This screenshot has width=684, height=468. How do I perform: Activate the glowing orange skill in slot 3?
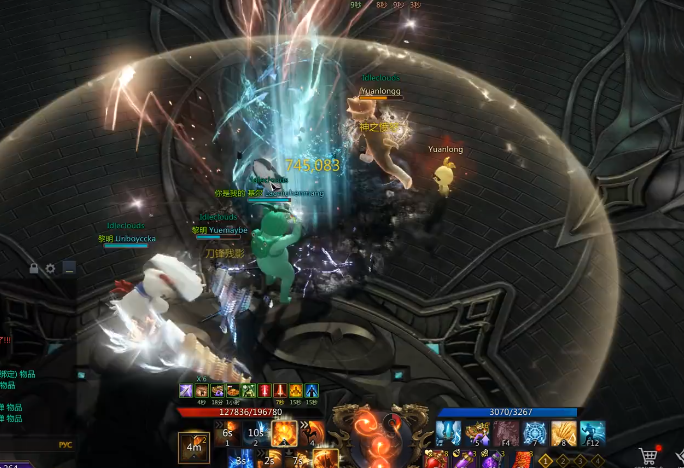tap(284, 434)
